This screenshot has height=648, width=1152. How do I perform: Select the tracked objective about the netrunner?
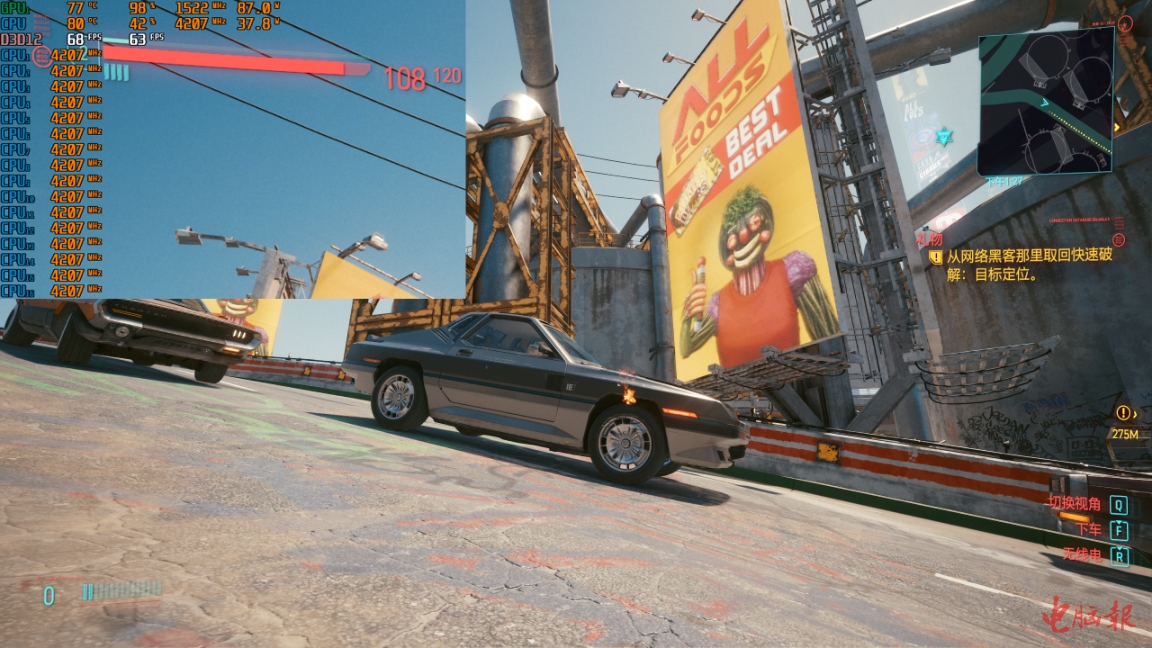1029,263
